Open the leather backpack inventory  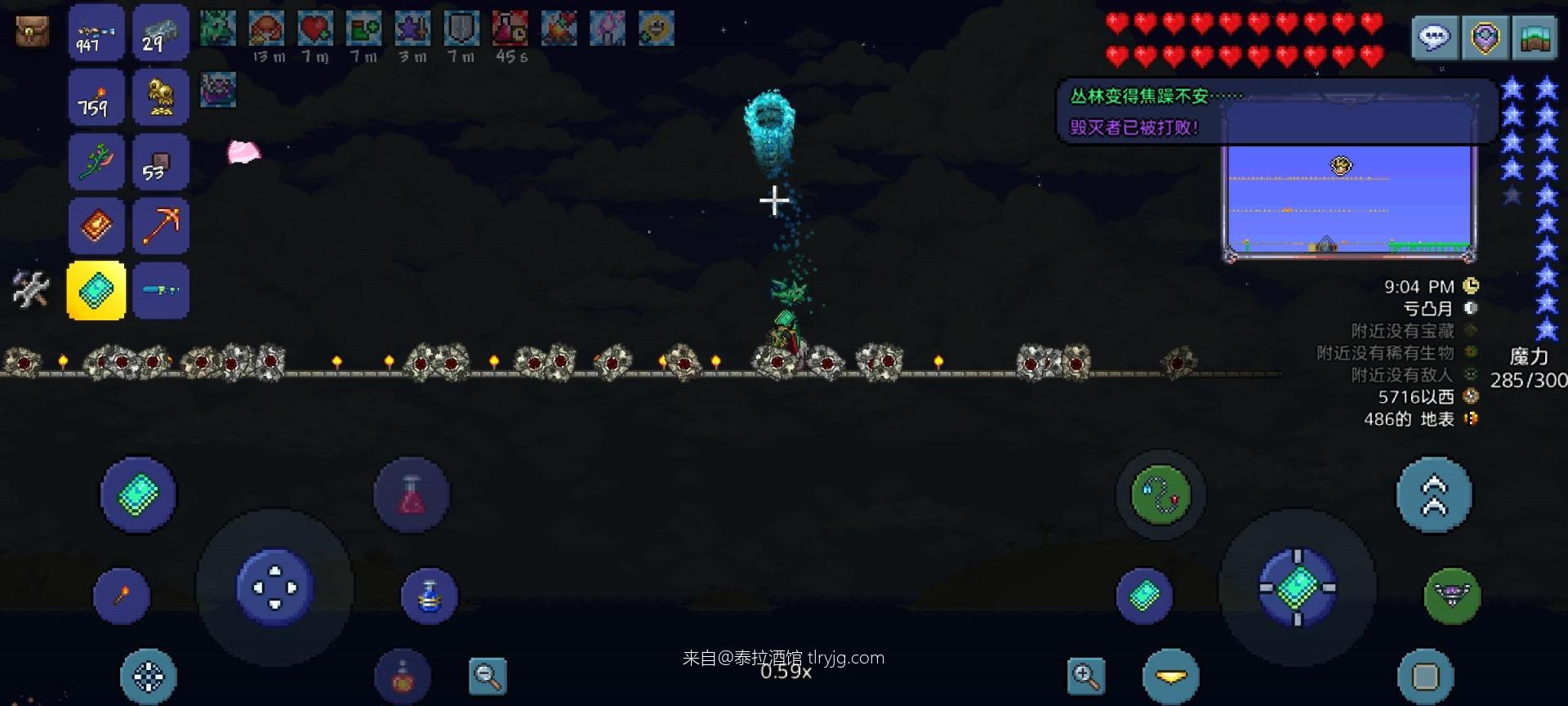click(x=32, y=32)
